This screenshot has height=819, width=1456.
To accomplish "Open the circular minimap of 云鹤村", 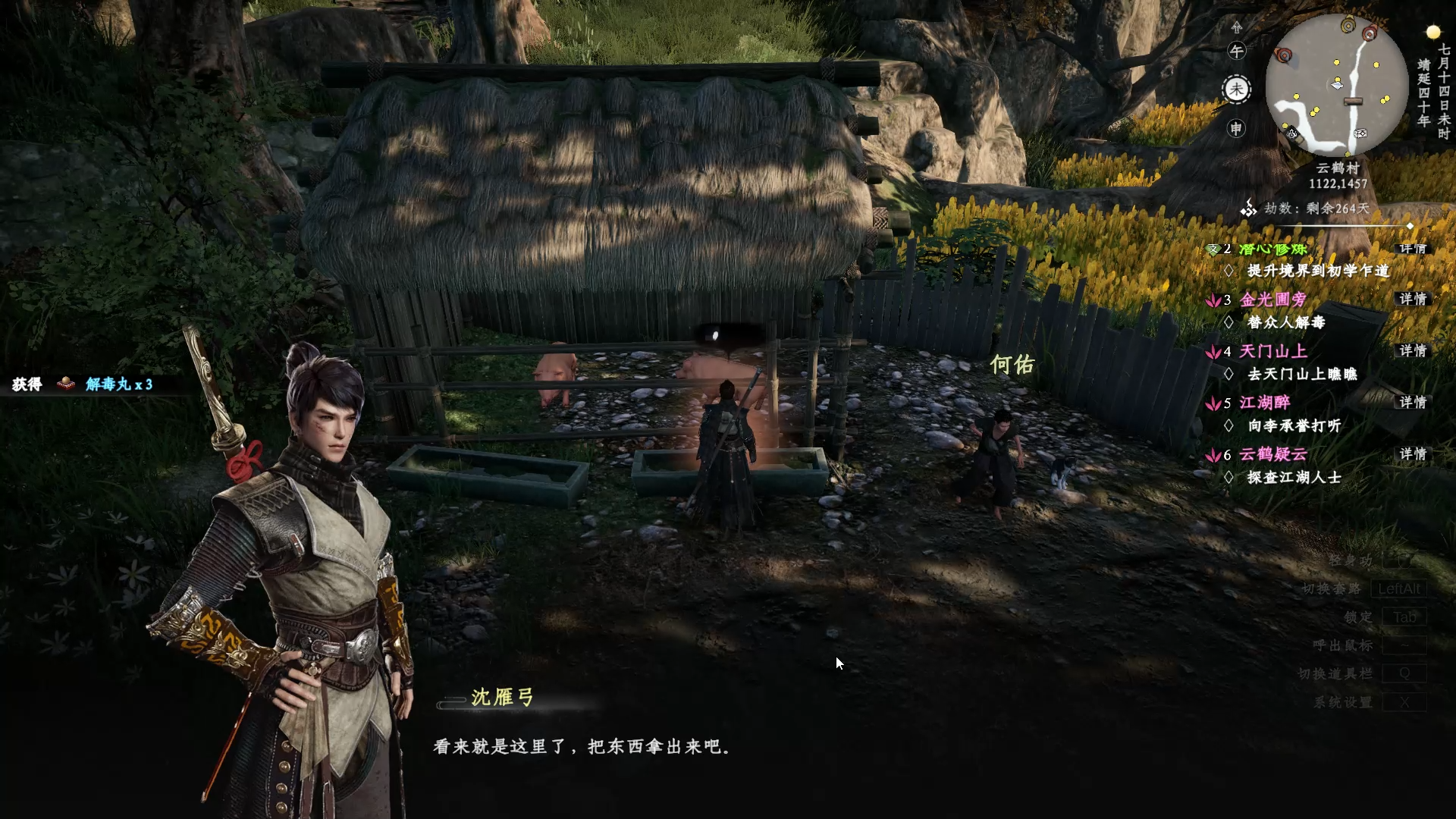I will click(1336, 85).
